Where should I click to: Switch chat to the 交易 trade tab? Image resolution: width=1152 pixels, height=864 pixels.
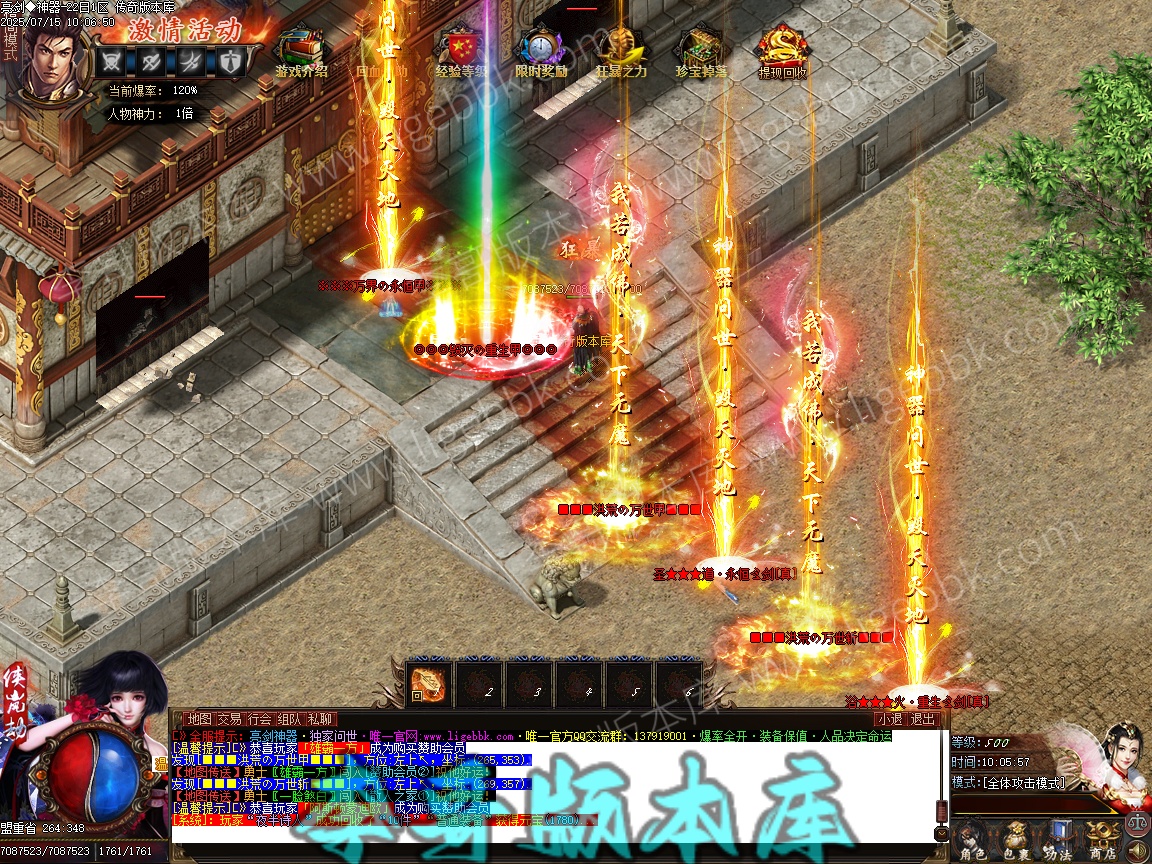pos(229,719)
